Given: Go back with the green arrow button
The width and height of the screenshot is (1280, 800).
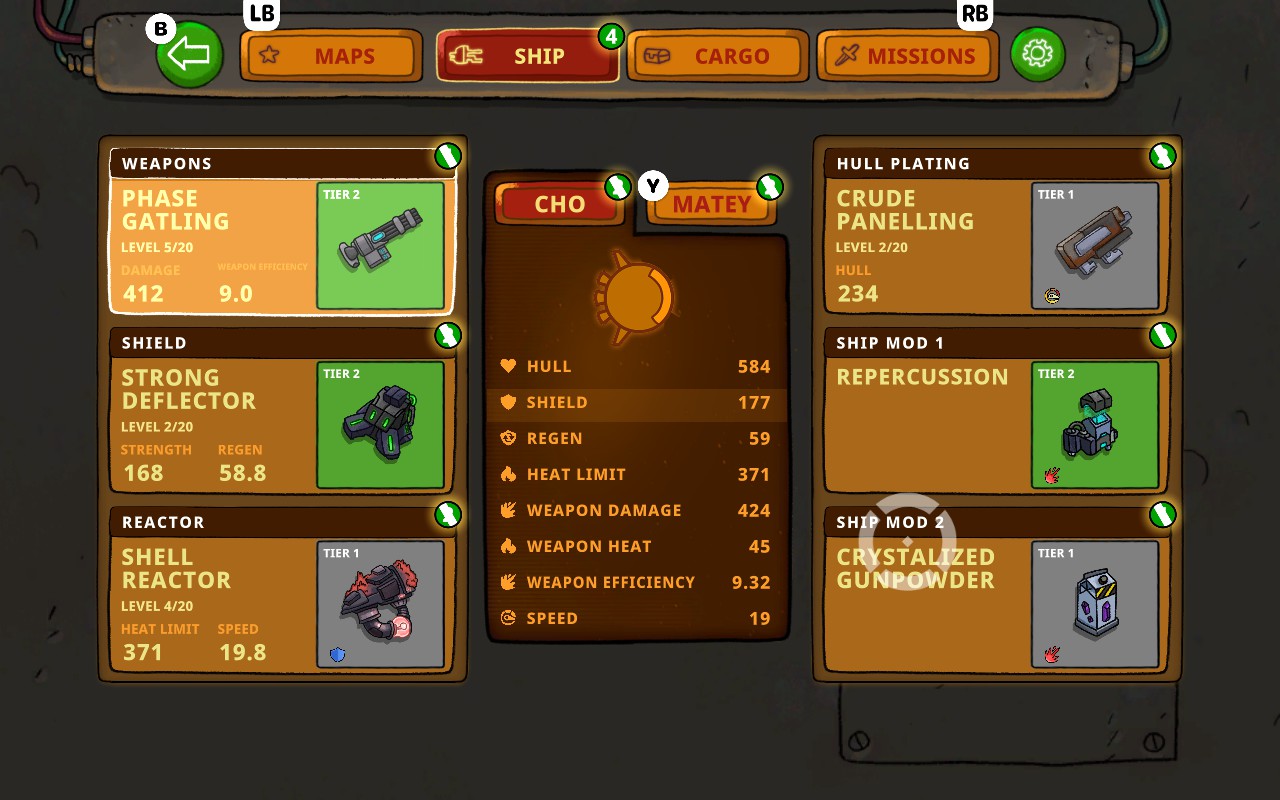Looking at the screenshot, I should [x=190, y=55].
